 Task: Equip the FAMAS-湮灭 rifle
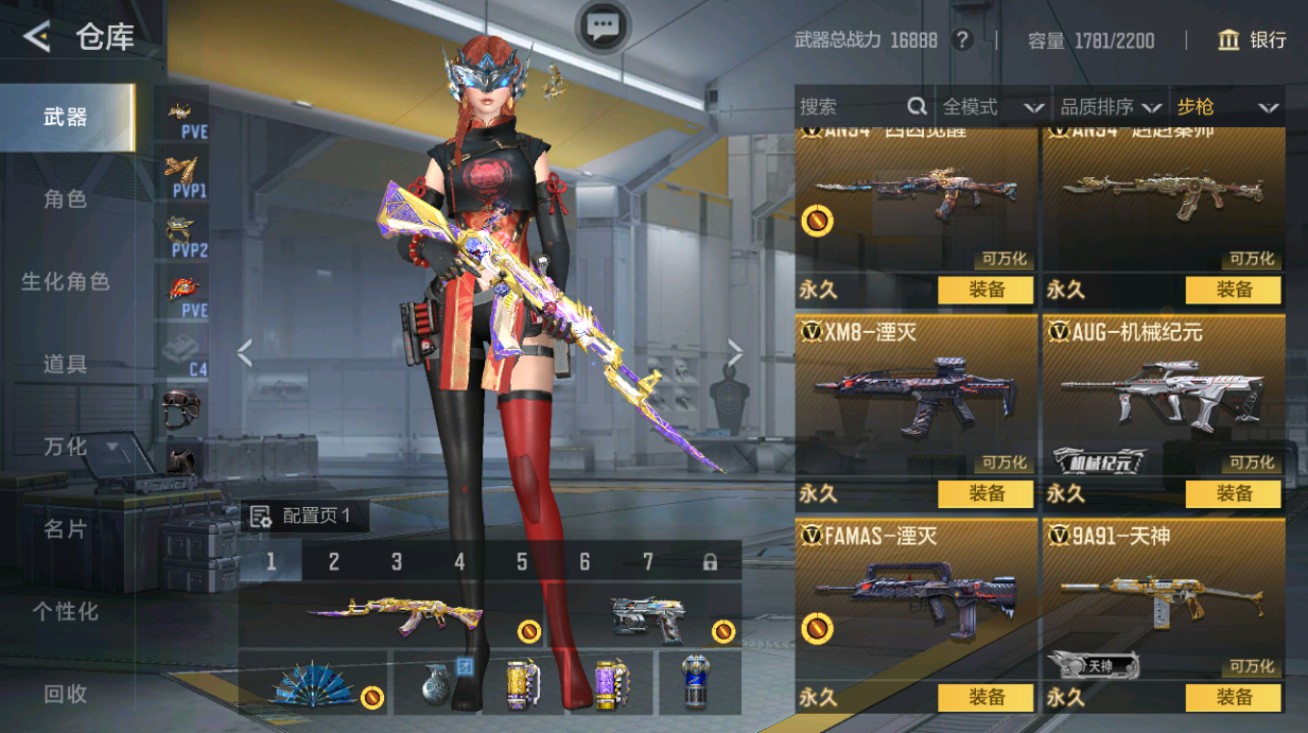pos(986,697)
